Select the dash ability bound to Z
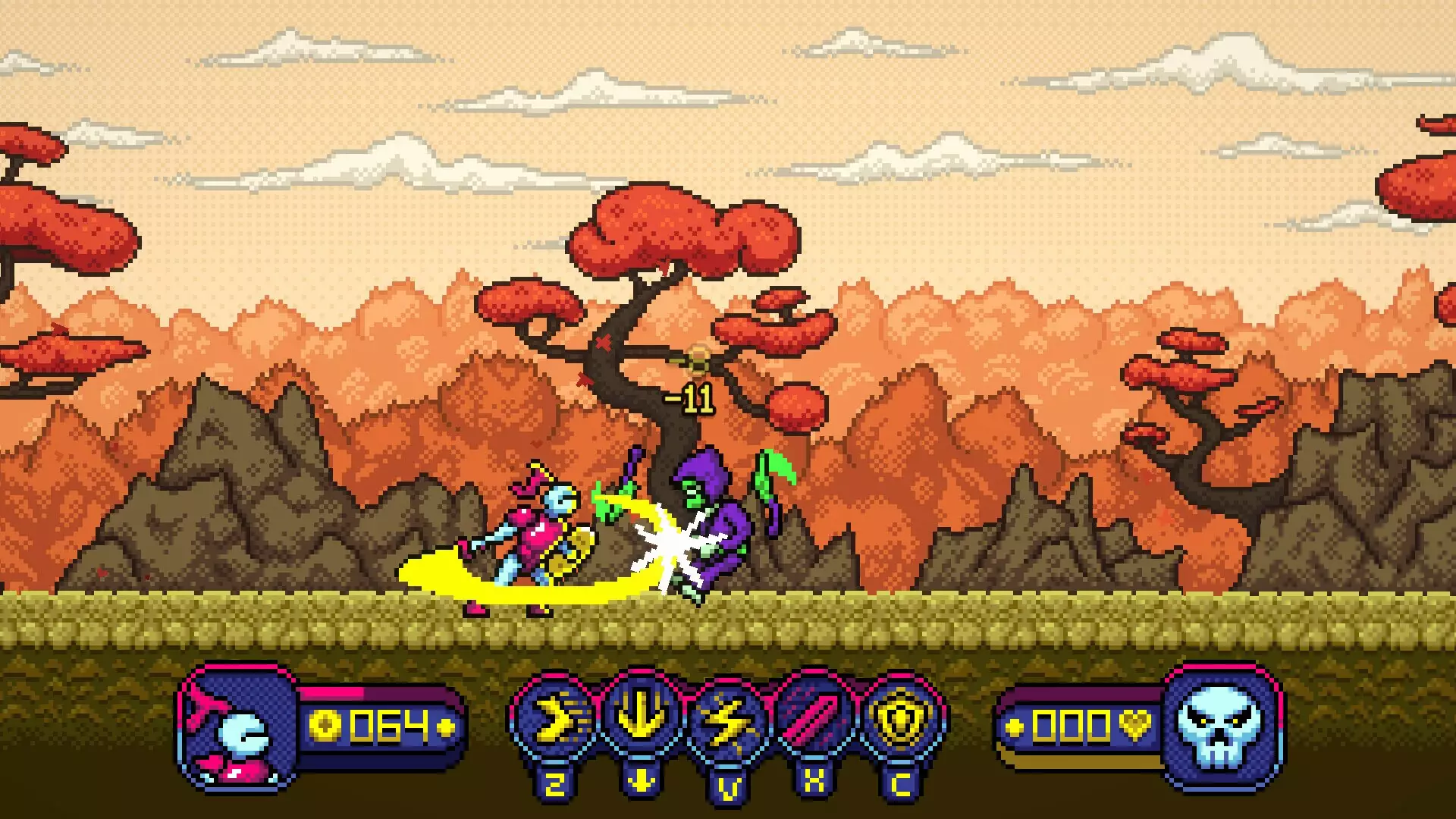 pos(559,717)
